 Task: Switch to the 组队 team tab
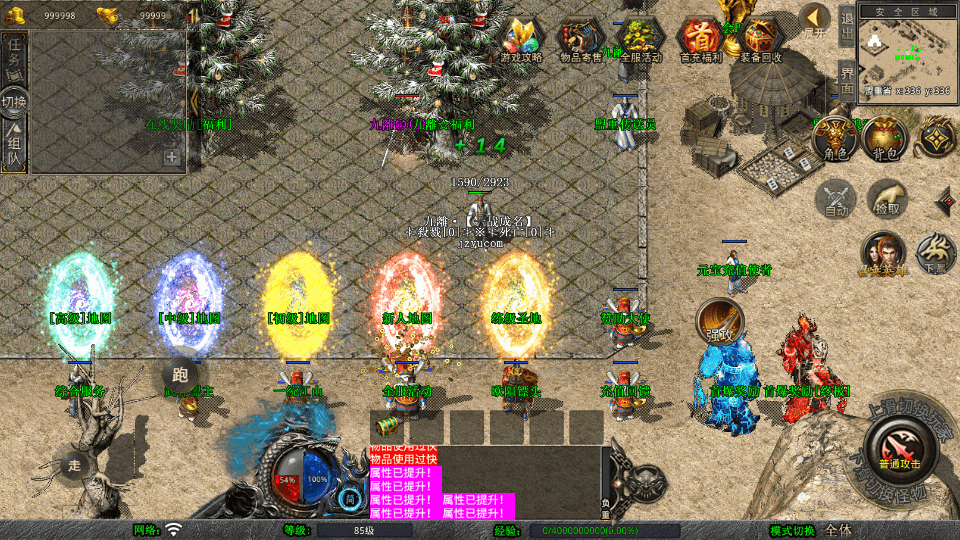15,146
